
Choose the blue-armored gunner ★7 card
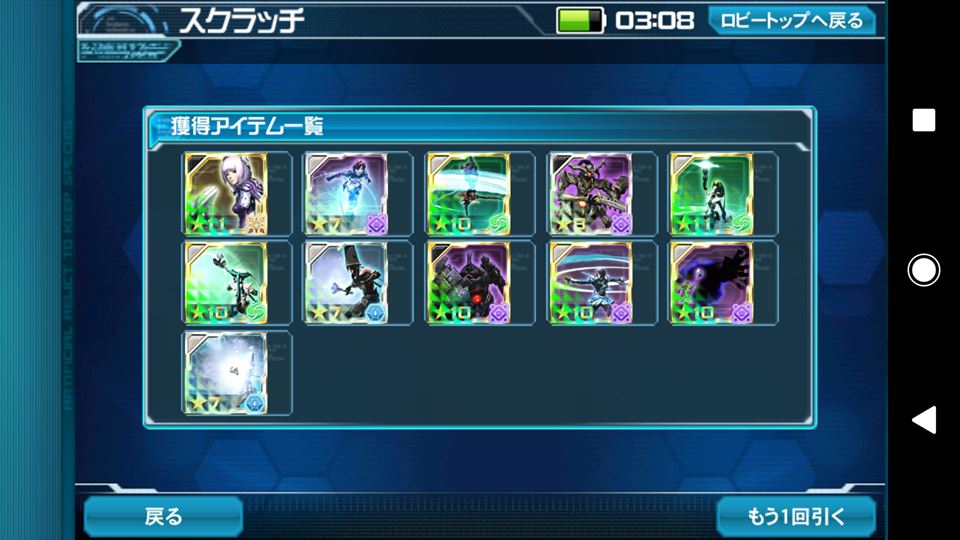[346, 193]
